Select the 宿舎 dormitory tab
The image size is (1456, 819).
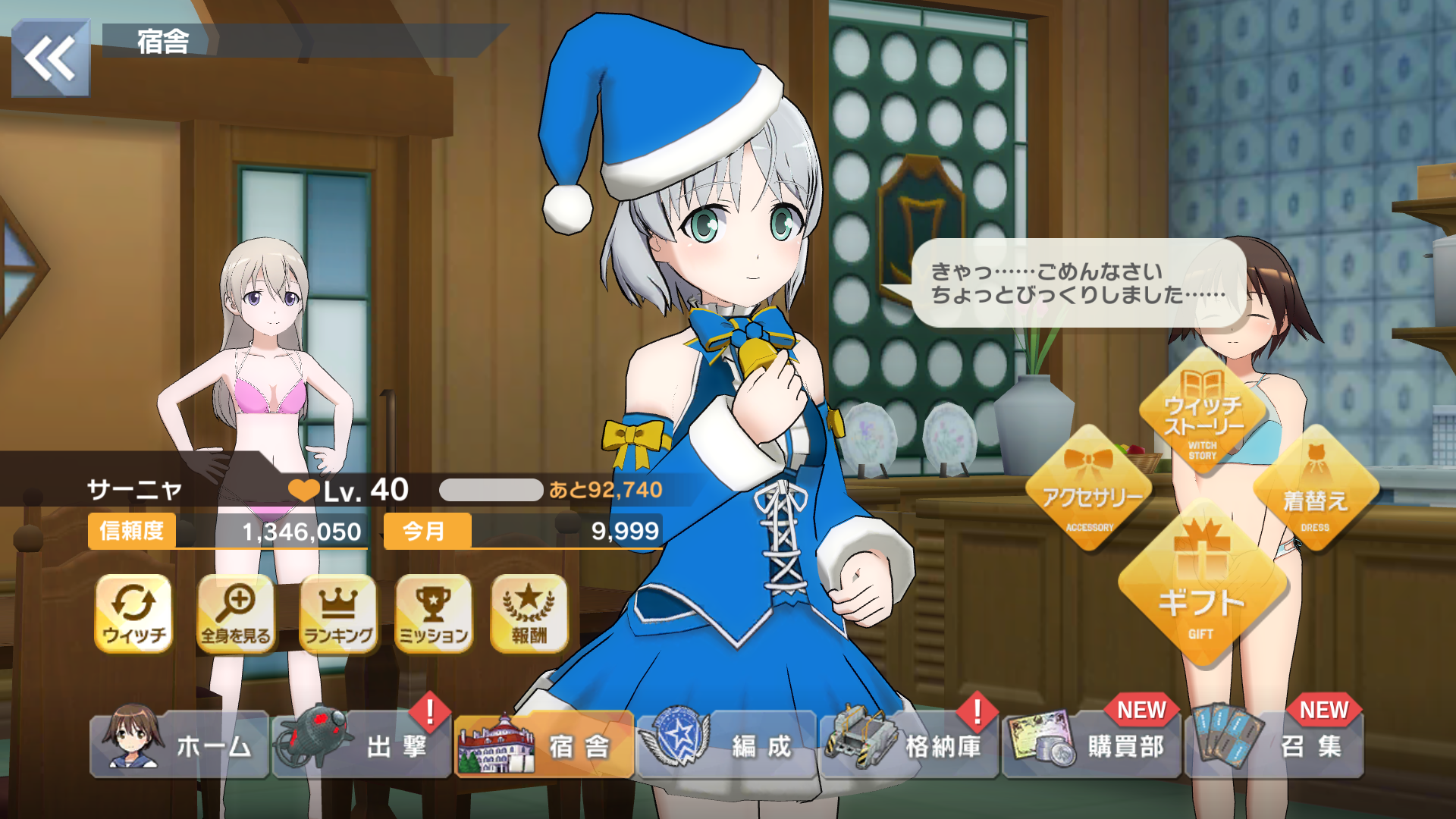(544, 745)
